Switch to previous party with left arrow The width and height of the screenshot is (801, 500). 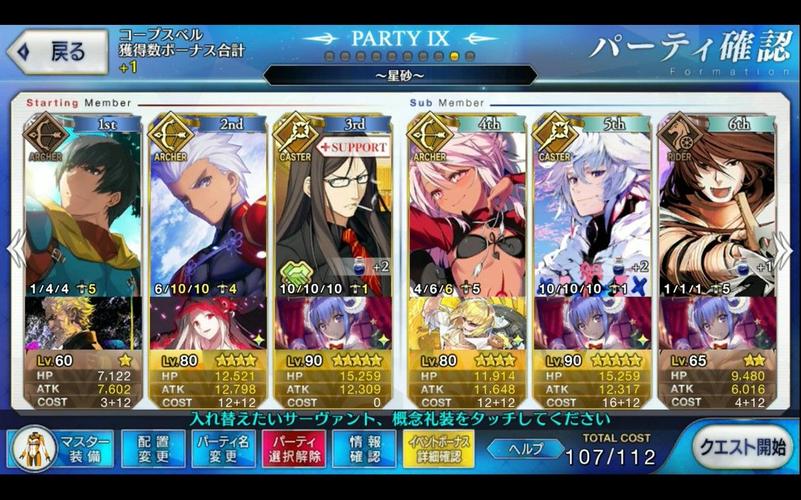point(15,250)
